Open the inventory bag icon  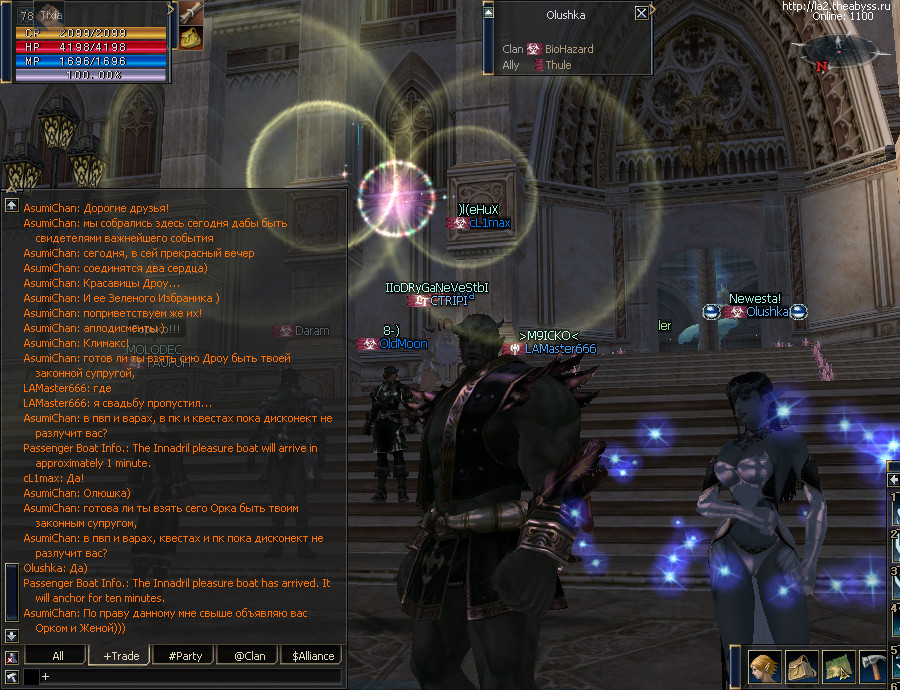tap(802, 667)
